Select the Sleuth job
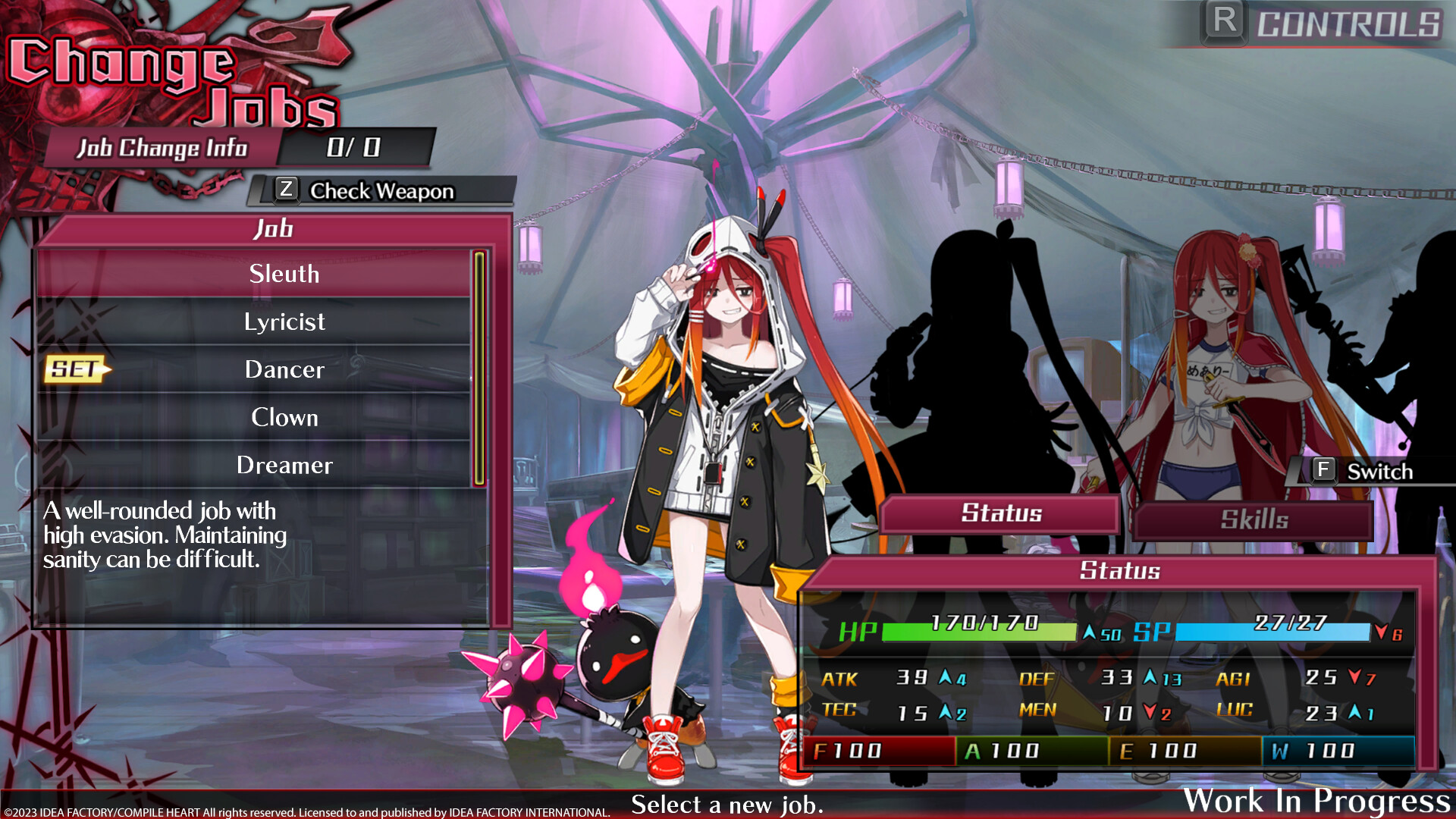Image resolution: width=1456 pixels, height=819 pixels. [284, 275]
